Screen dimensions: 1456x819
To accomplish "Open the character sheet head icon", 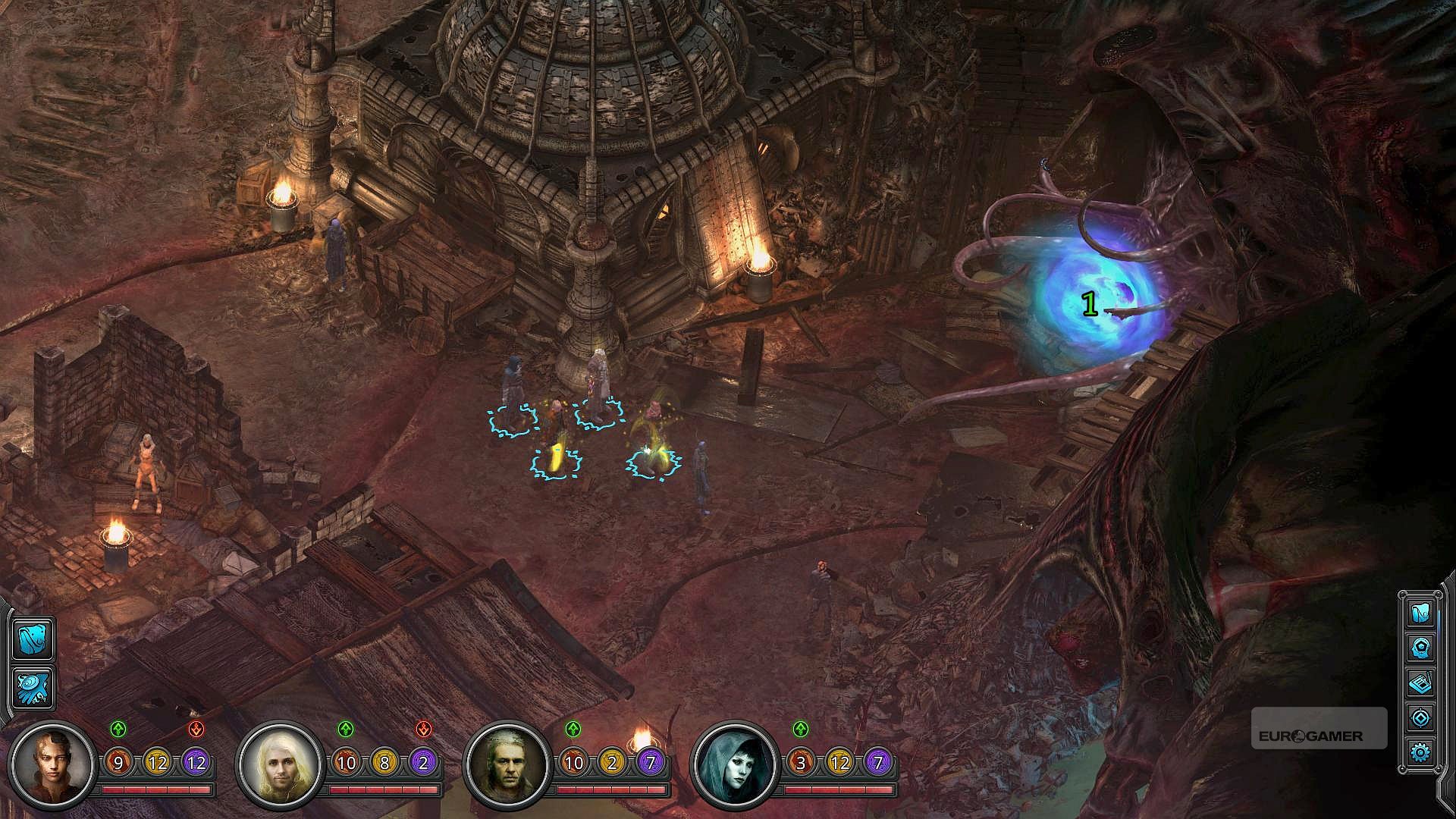I will coord(1420,648).
